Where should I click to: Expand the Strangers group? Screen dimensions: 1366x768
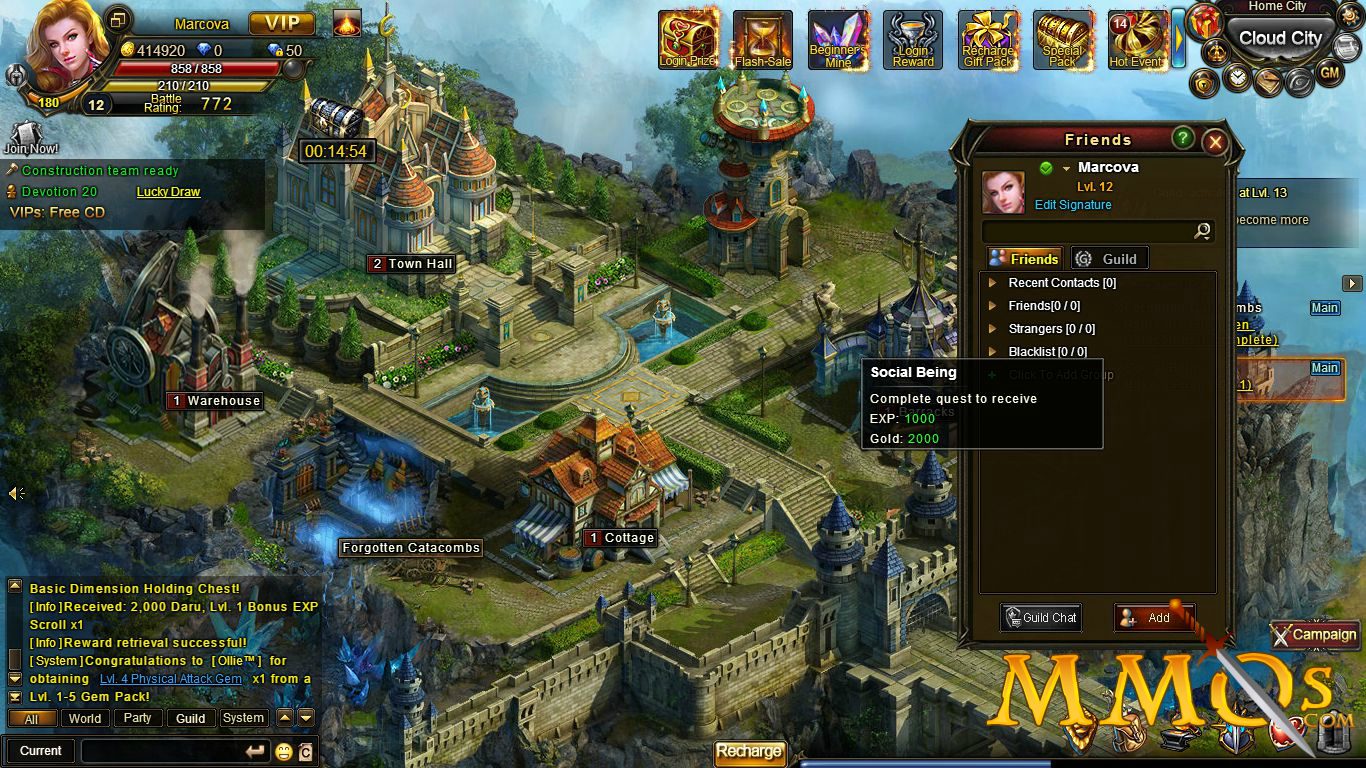pos(993,329)
